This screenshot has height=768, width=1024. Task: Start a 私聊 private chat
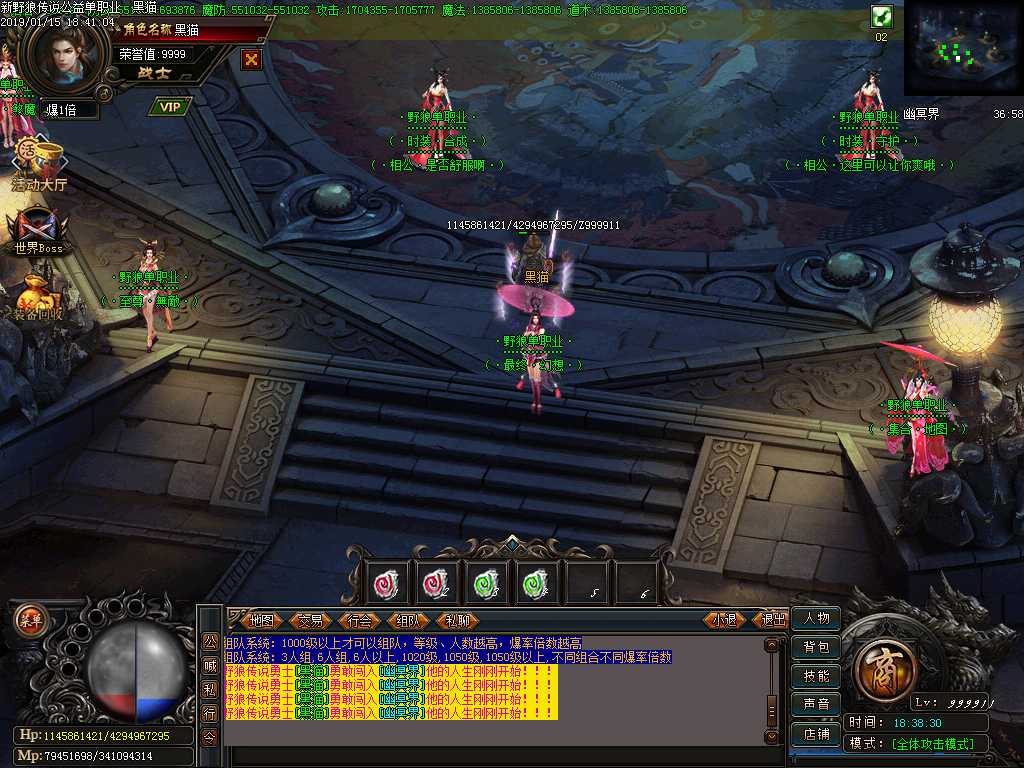click(457, 620)
